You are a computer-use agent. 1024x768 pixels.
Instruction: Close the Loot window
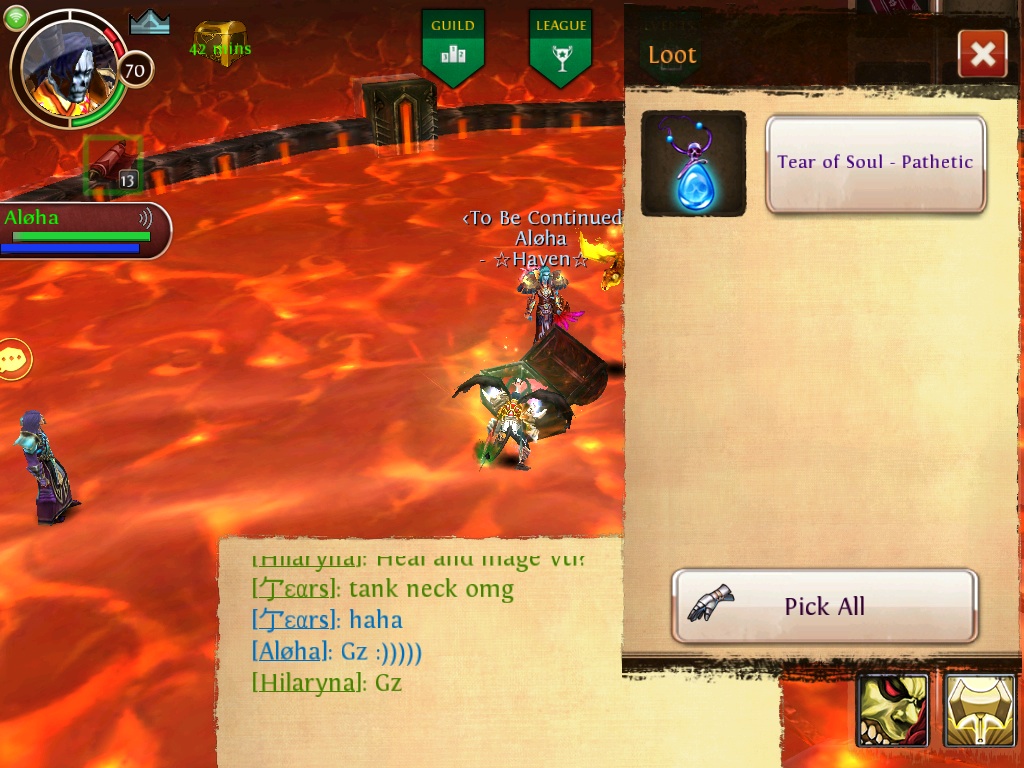click(x=982, y=54)
